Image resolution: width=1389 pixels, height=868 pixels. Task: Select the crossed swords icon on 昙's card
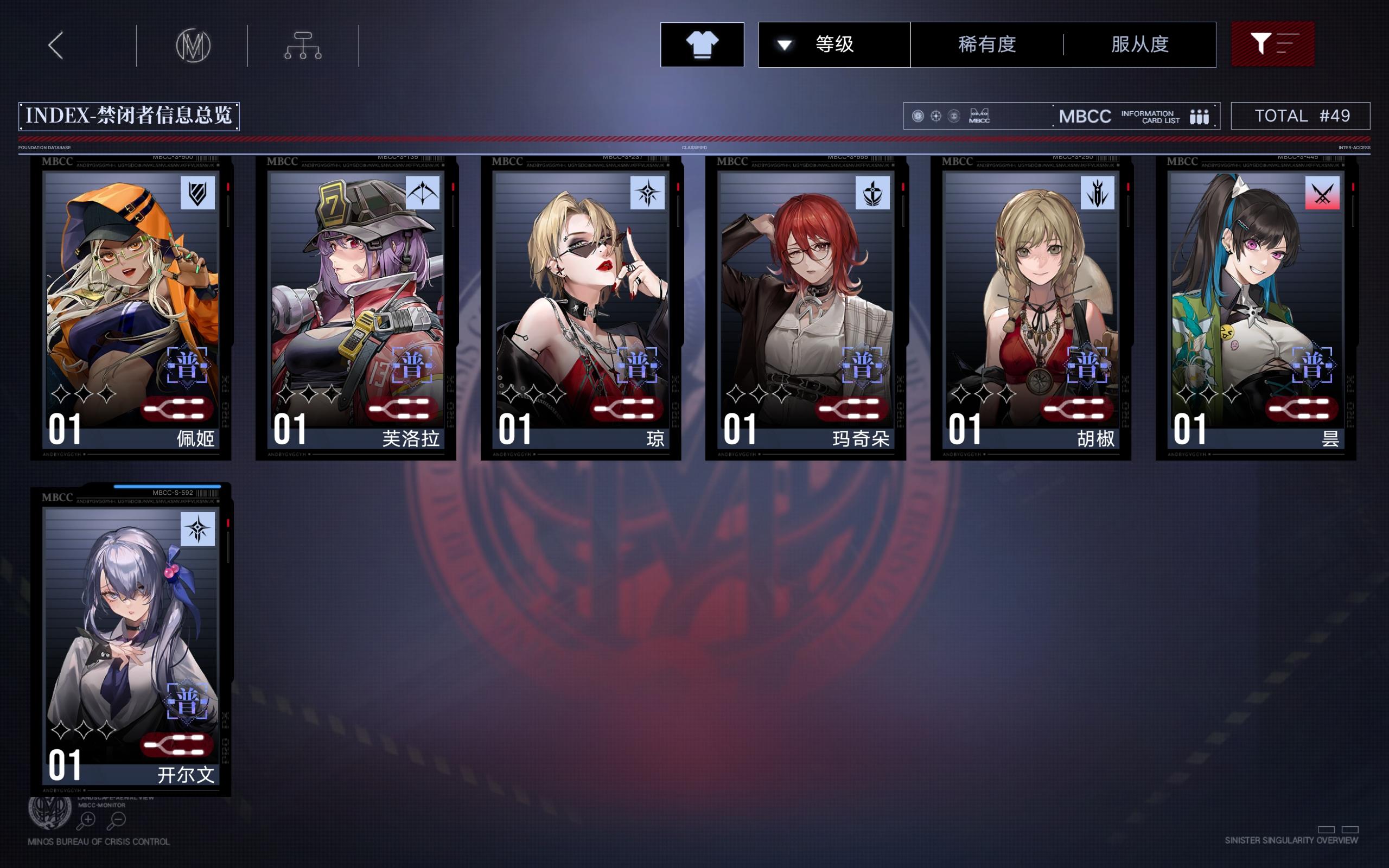[1323, 194]
